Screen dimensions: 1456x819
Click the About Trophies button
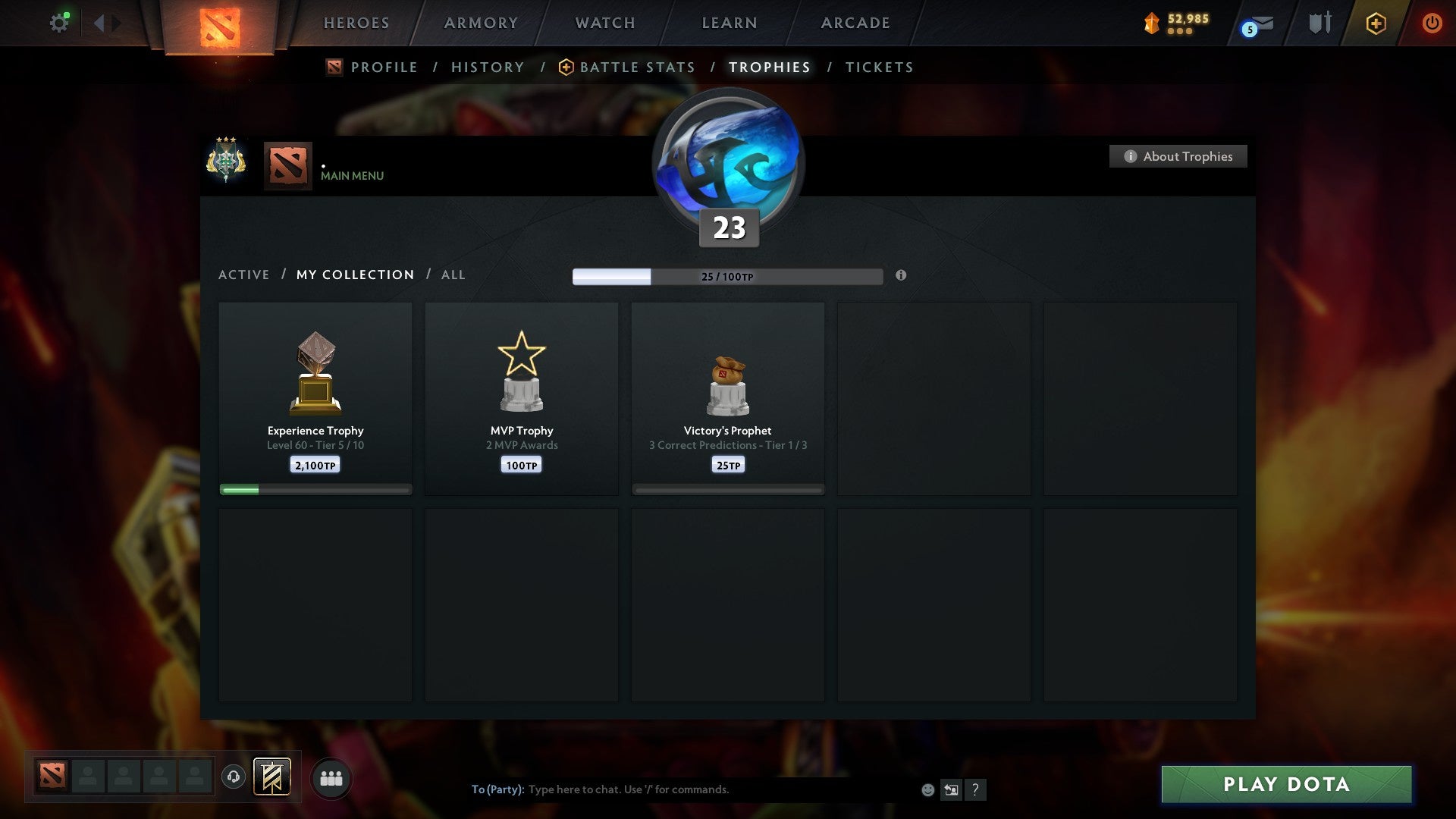tap(1178, 156)
